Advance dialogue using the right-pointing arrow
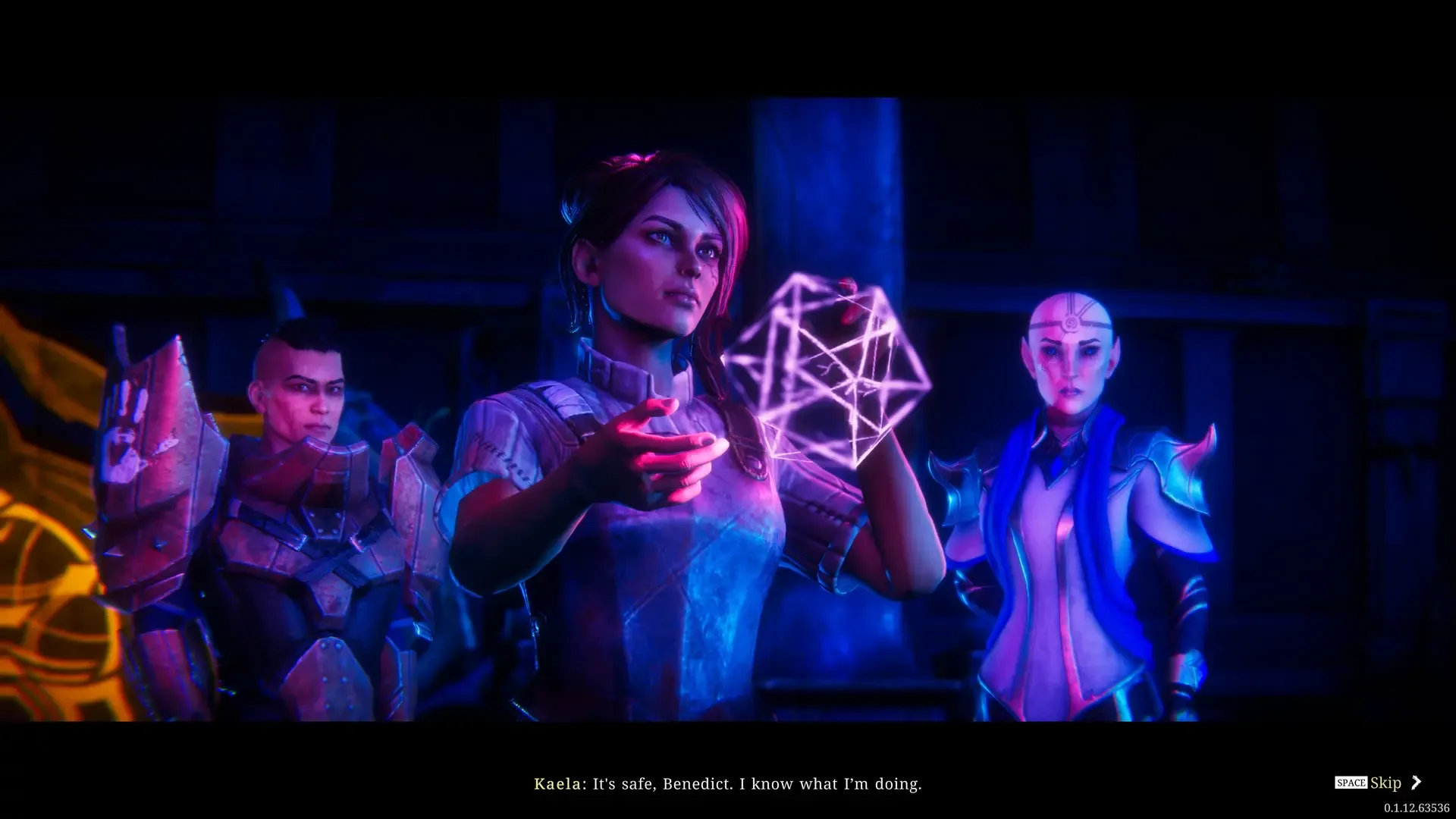The height and width of the screenshot is (819, 1456). (x=1417, y=783)
